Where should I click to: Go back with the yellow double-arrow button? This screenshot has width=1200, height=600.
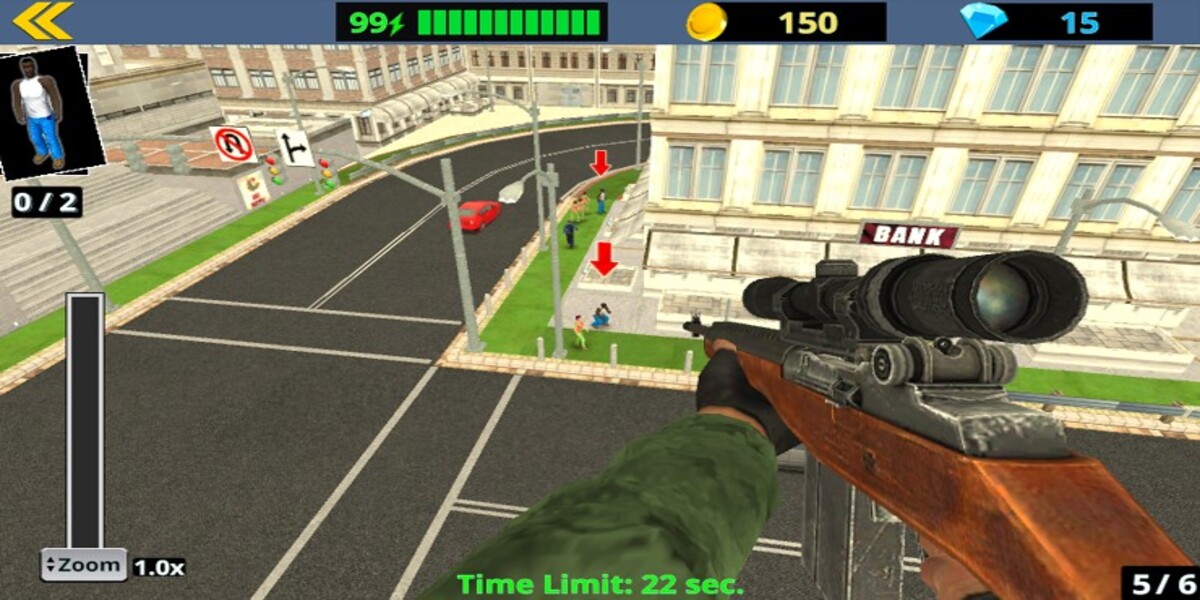[x=42, y=21]
